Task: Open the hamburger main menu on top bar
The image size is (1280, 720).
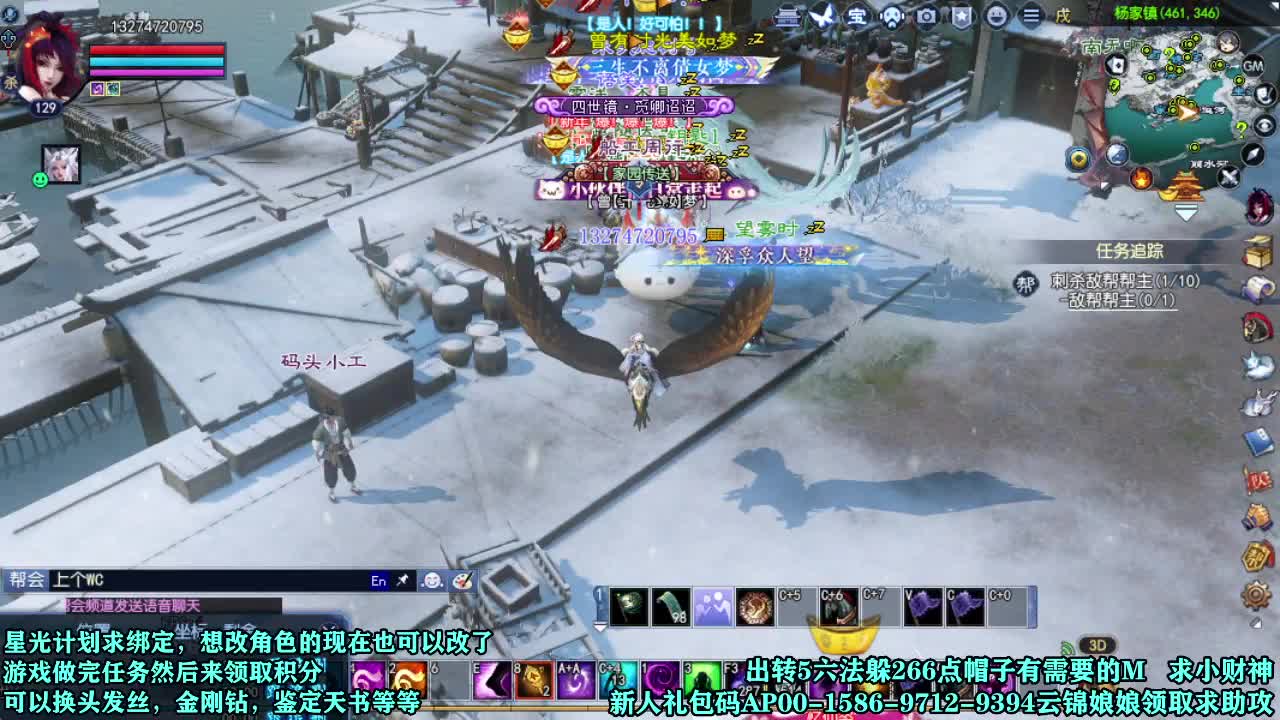Action: tap(1030, 14)
